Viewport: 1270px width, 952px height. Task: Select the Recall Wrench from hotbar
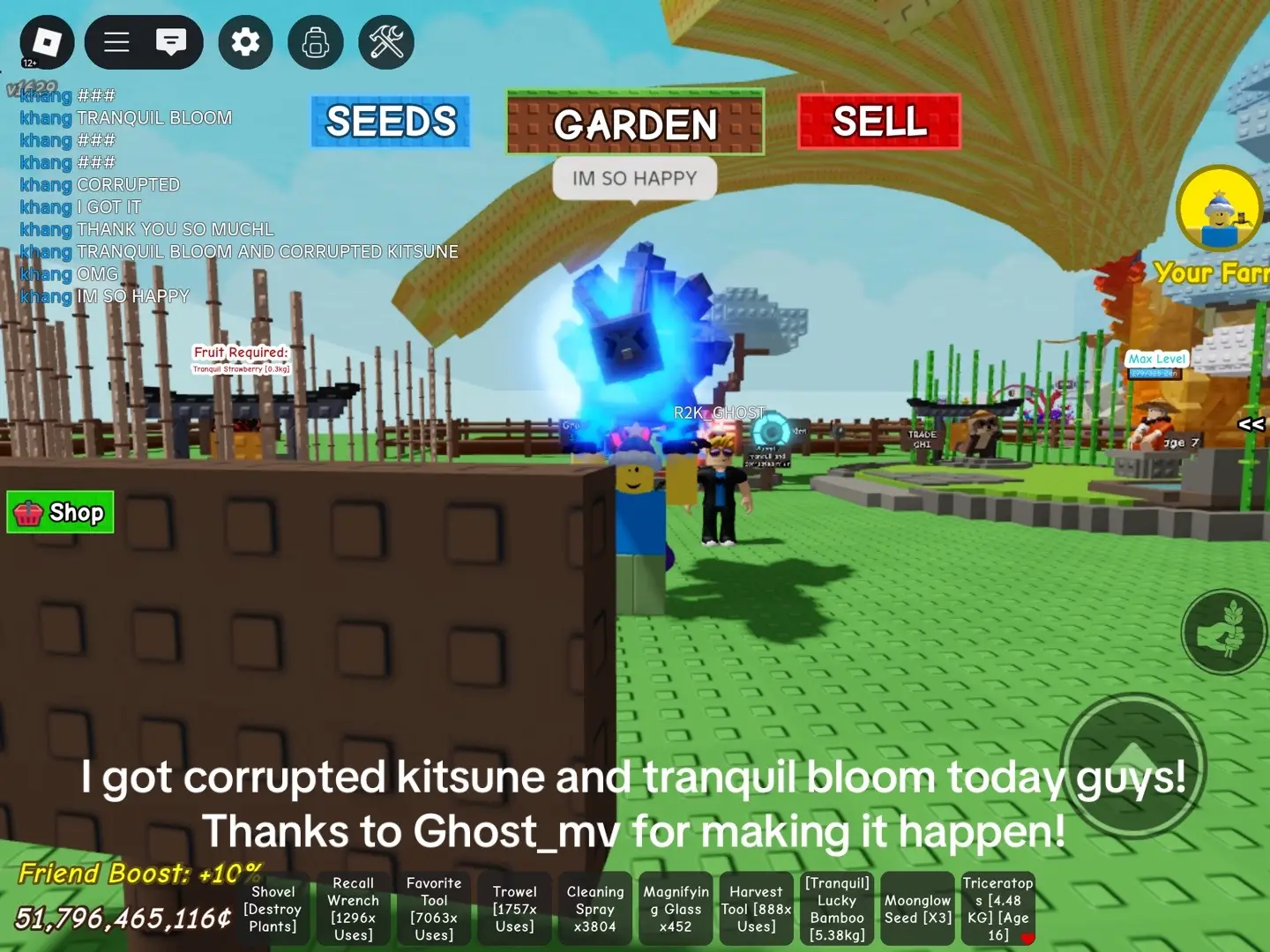click(x=353, y=909)
